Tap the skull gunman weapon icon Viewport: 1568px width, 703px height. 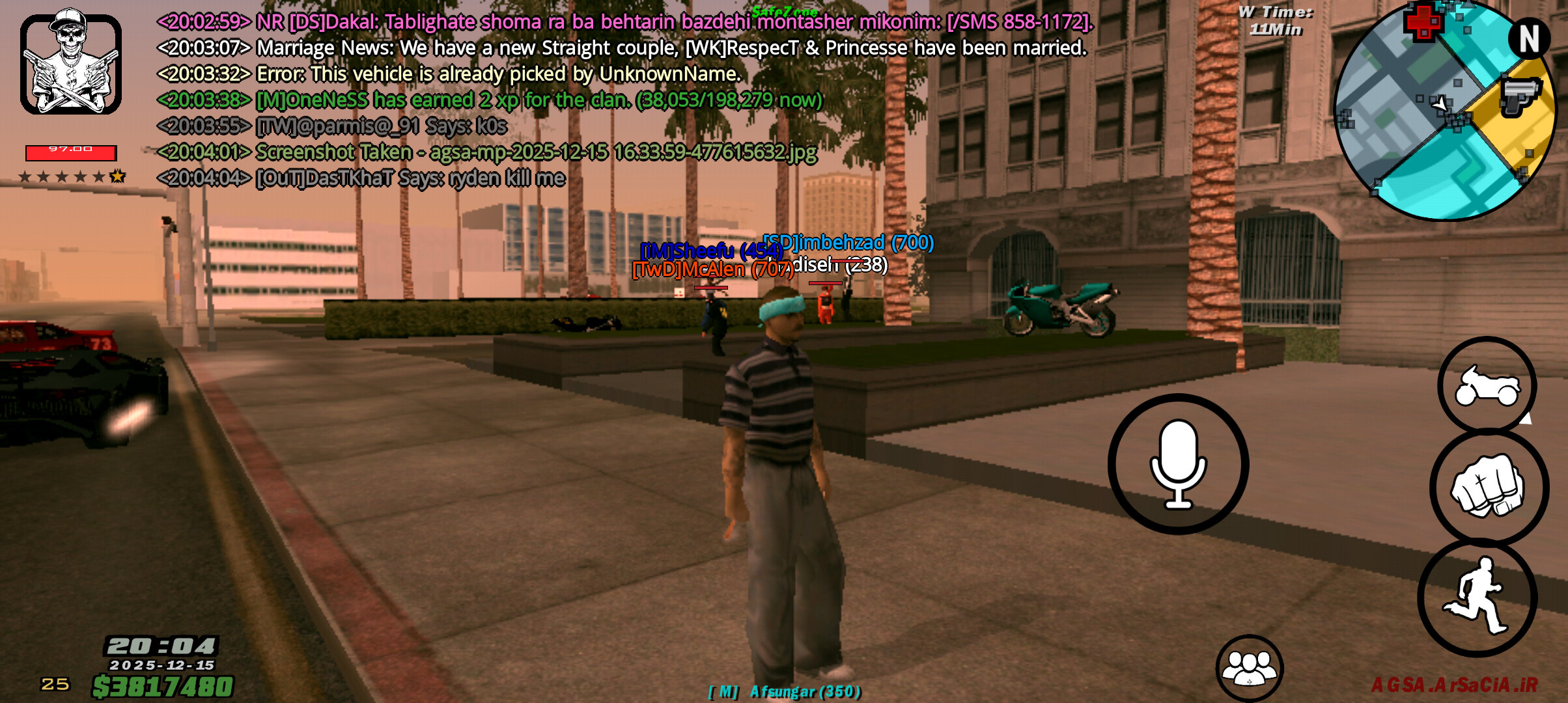point(71,62)
